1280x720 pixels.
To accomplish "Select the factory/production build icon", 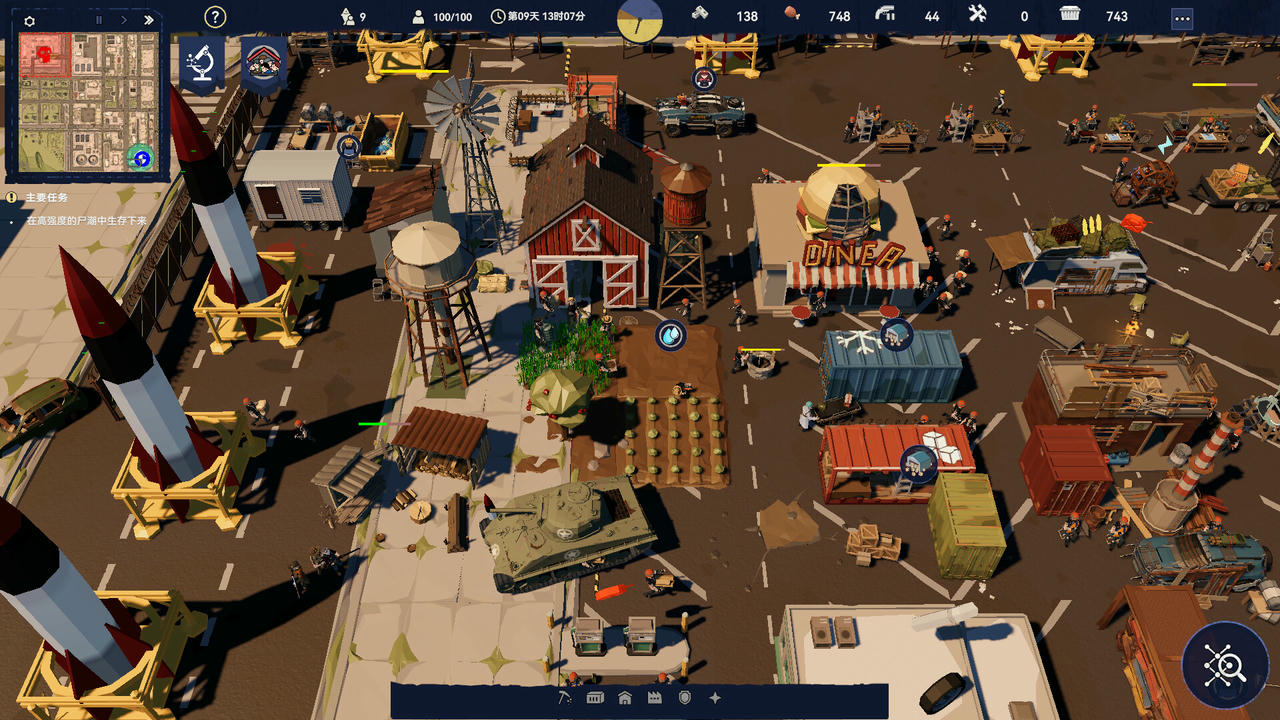I will [654, 697].
